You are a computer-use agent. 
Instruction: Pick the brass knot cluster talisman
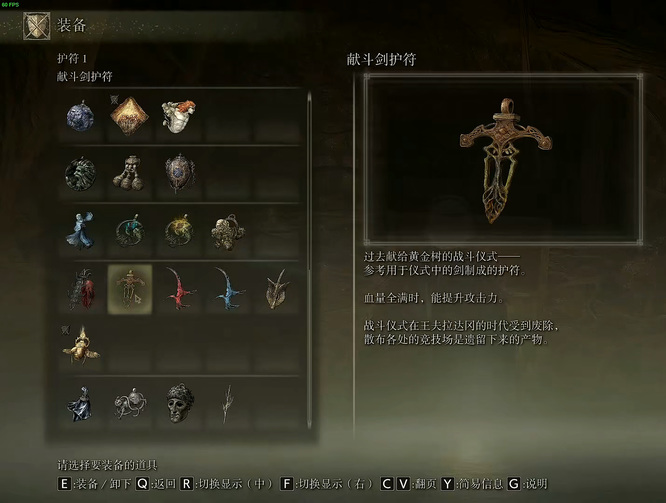click(x=226, y=231)
